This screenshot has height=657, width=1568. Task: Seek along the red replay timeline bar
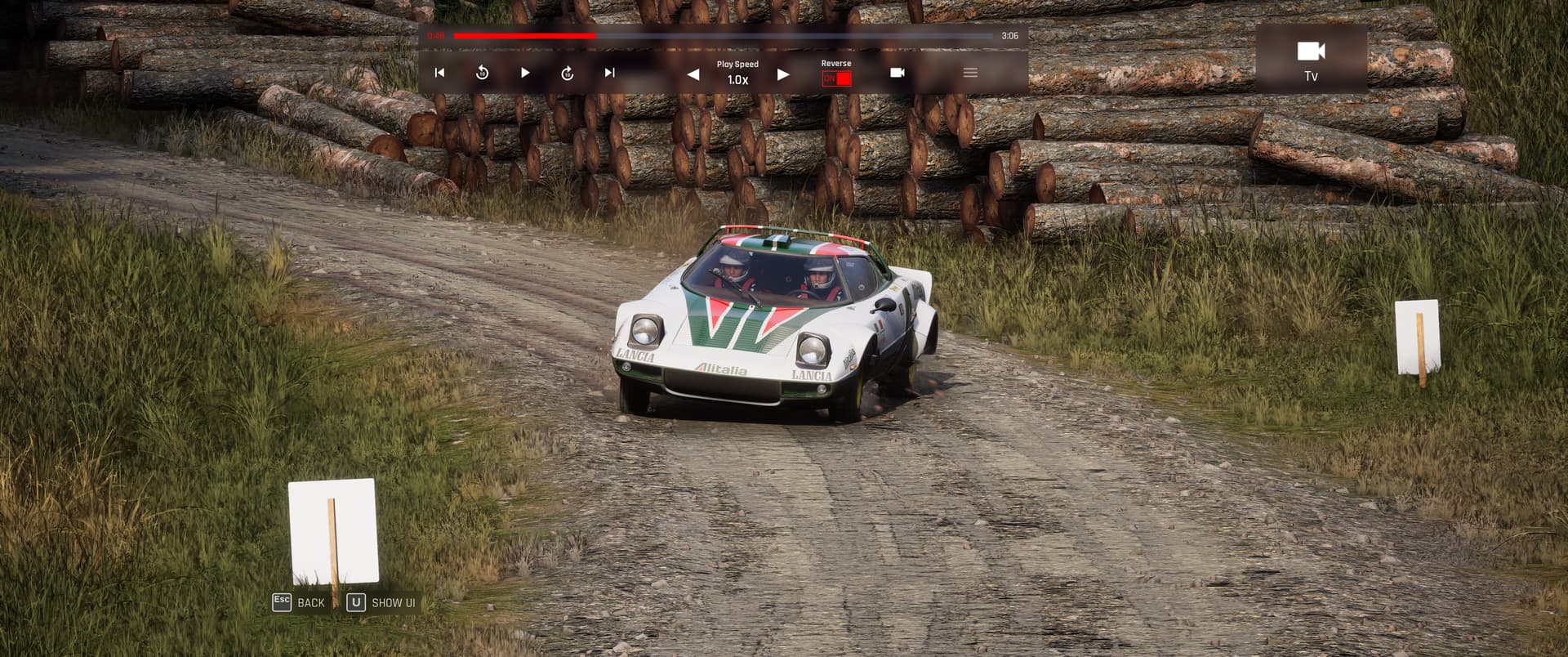(x=723, y=36)
